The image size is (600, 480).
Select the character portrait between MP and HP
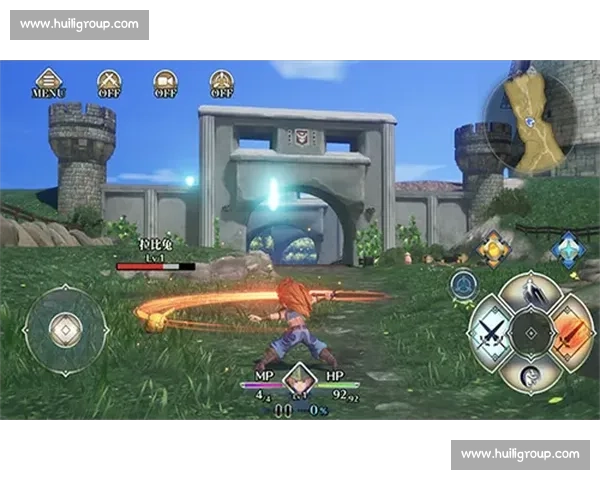(299, 380)
